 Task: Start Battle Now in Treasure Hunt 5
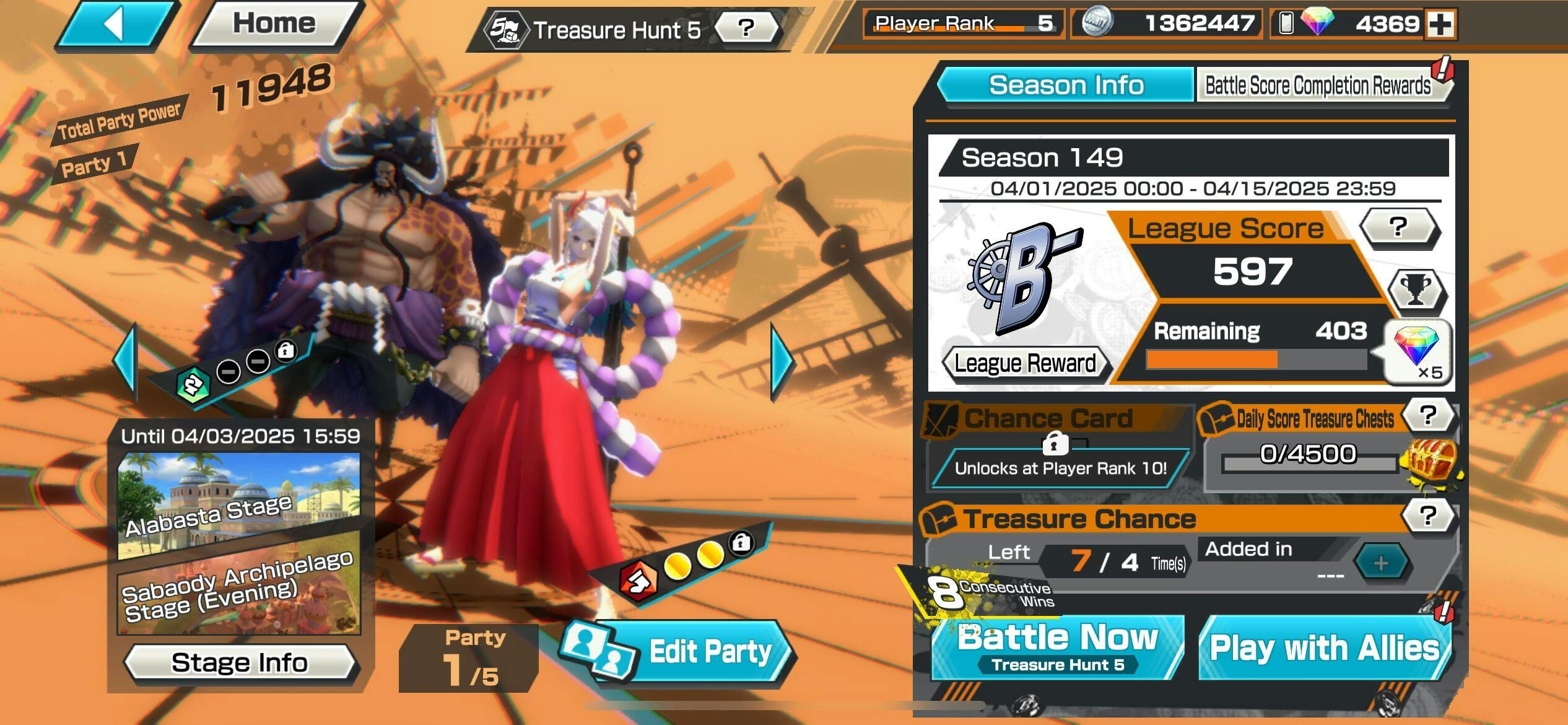click(x=1058, y=648)
